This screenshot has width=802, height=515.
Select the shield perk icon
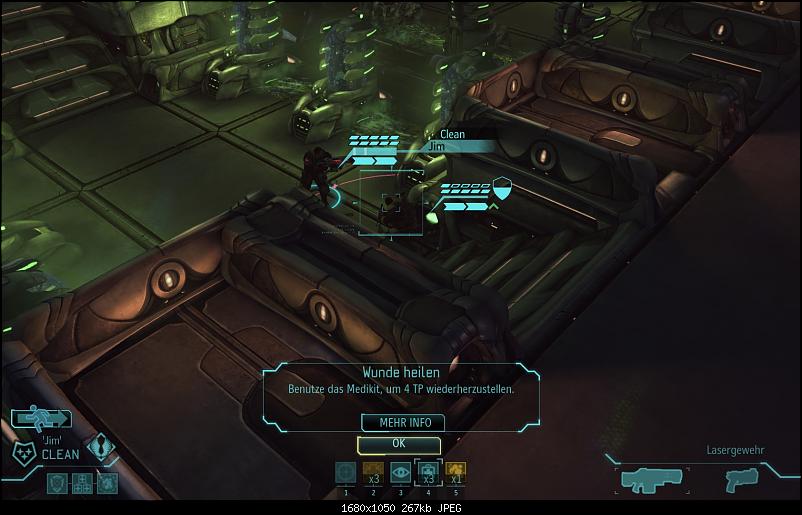[x=58, y=483]
